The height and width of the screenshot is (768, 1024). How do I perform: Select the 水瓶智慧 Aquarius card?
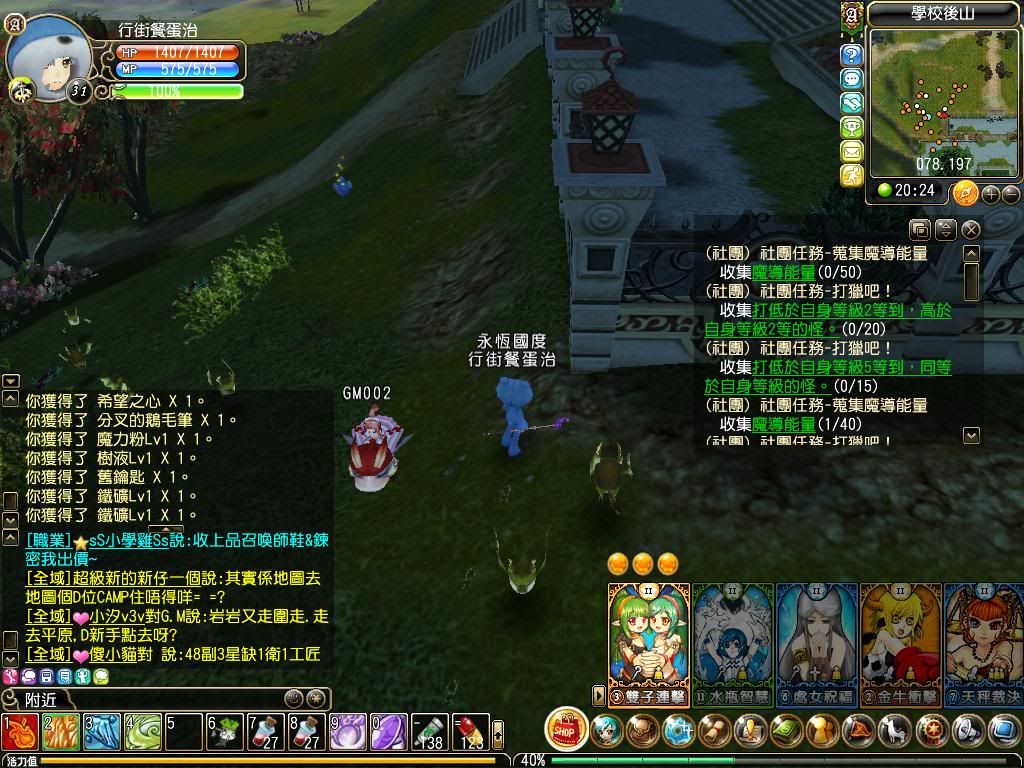tap(732, 634)
